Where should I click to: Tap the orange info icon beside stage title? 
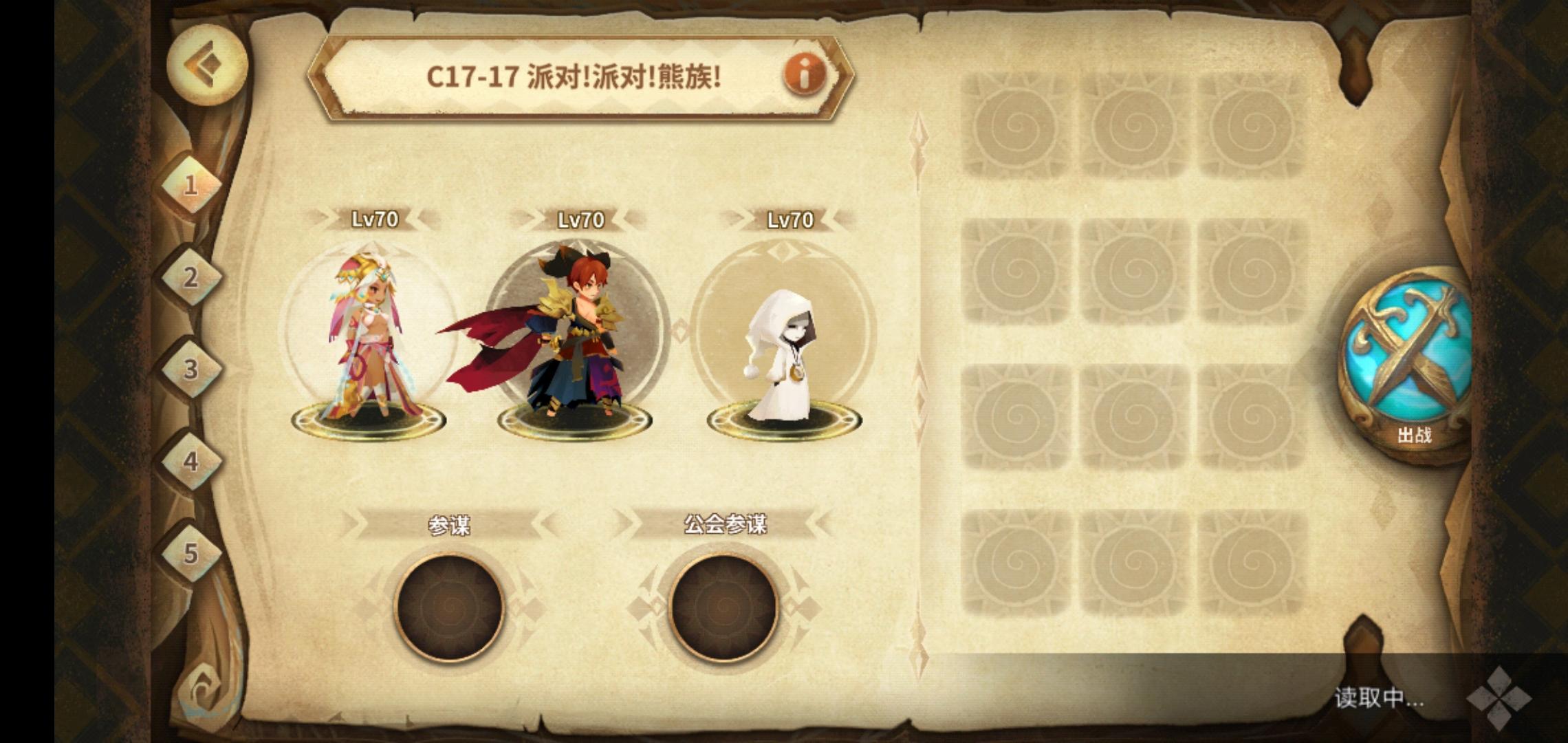805,74
